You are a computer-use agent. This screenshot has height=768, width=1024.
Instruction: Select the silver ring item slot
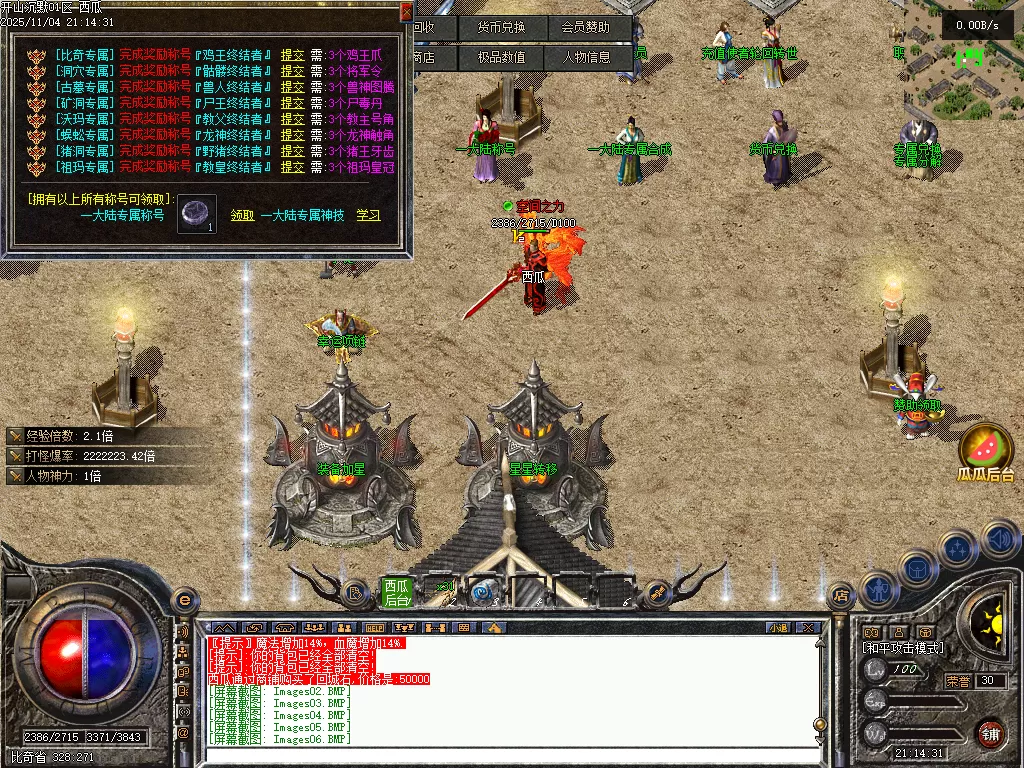point(197,214)
